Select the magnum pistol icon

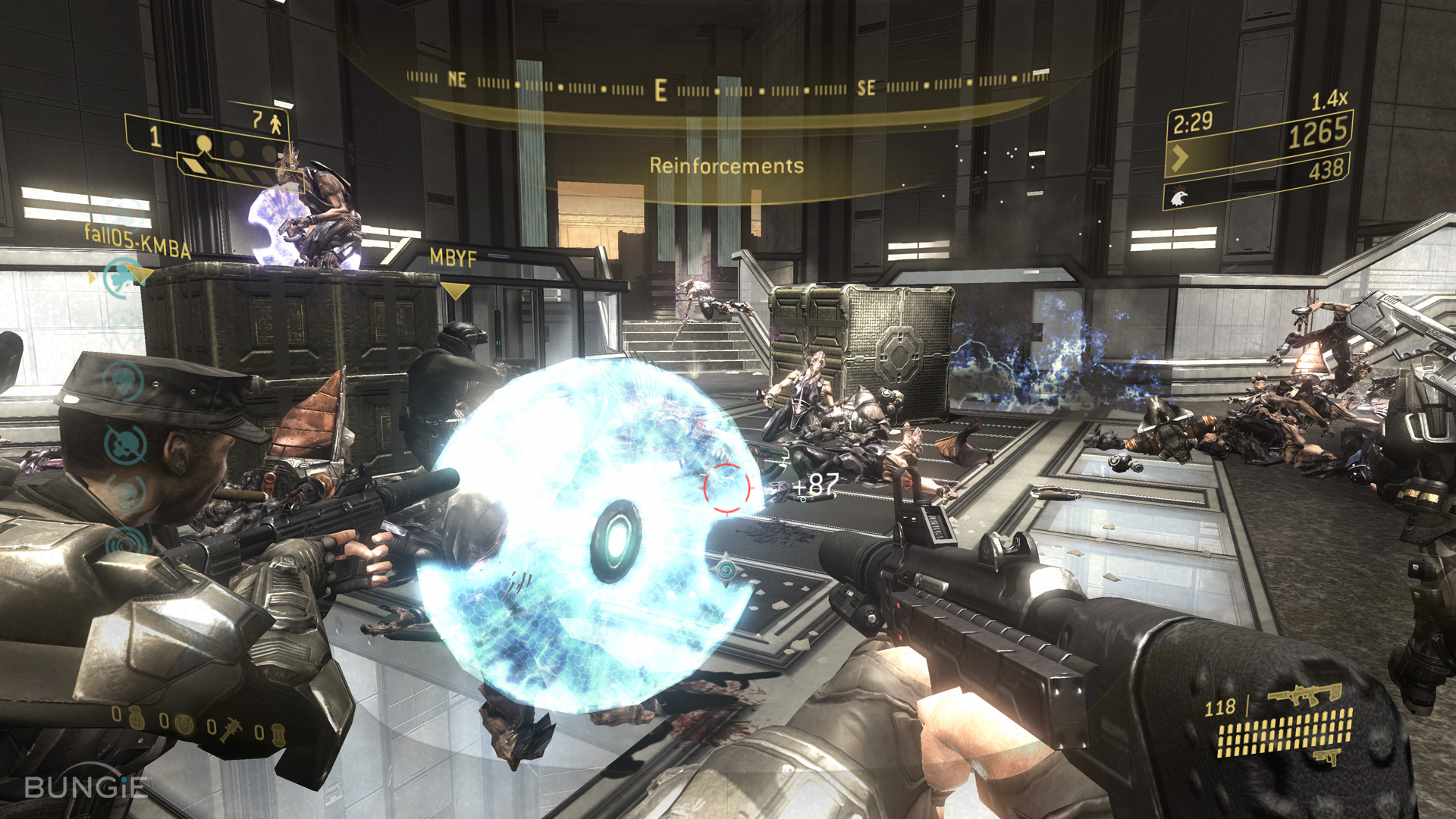click(x=1326, y=758)
